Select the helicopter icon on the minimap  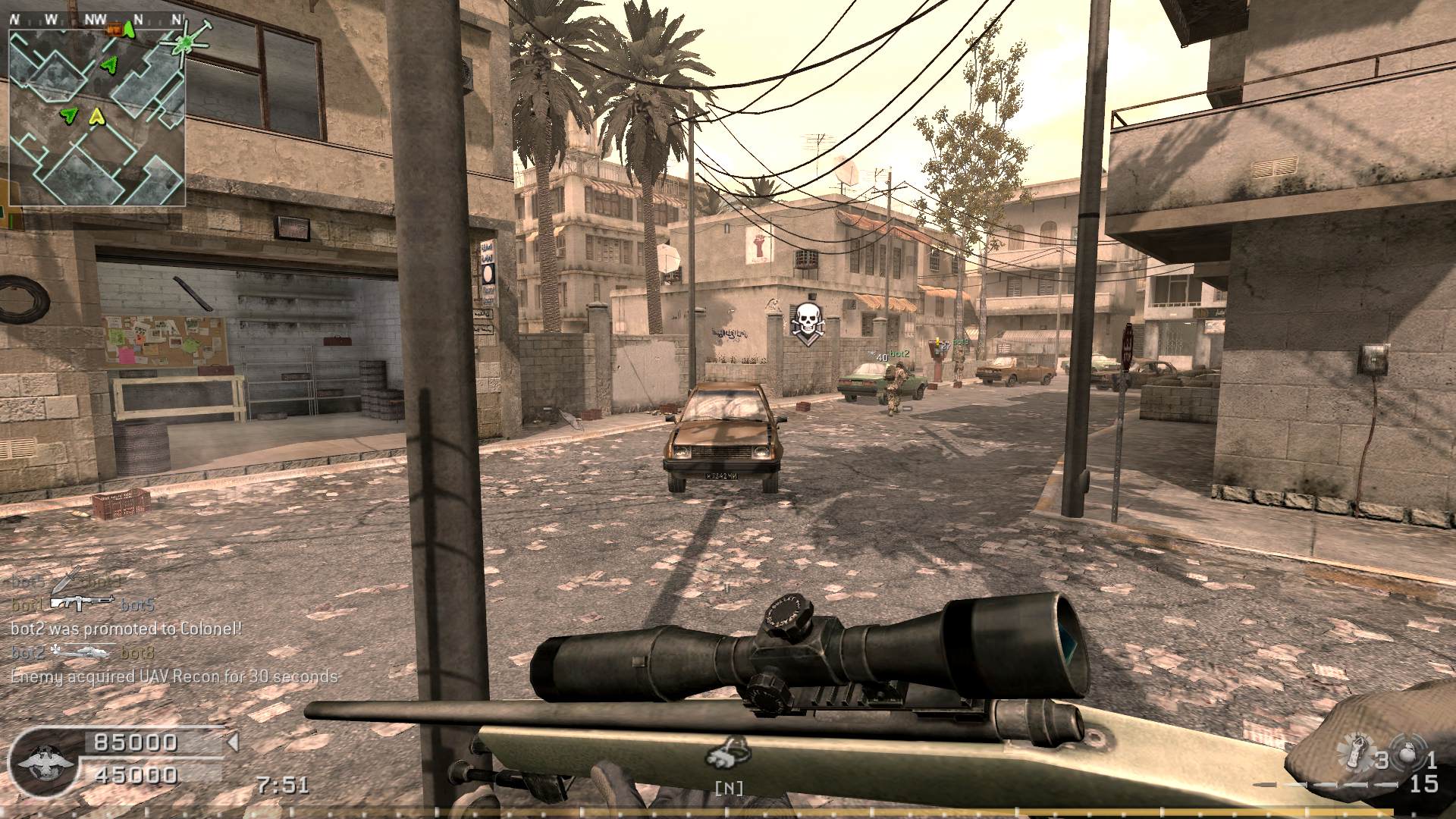coord(183,43)
